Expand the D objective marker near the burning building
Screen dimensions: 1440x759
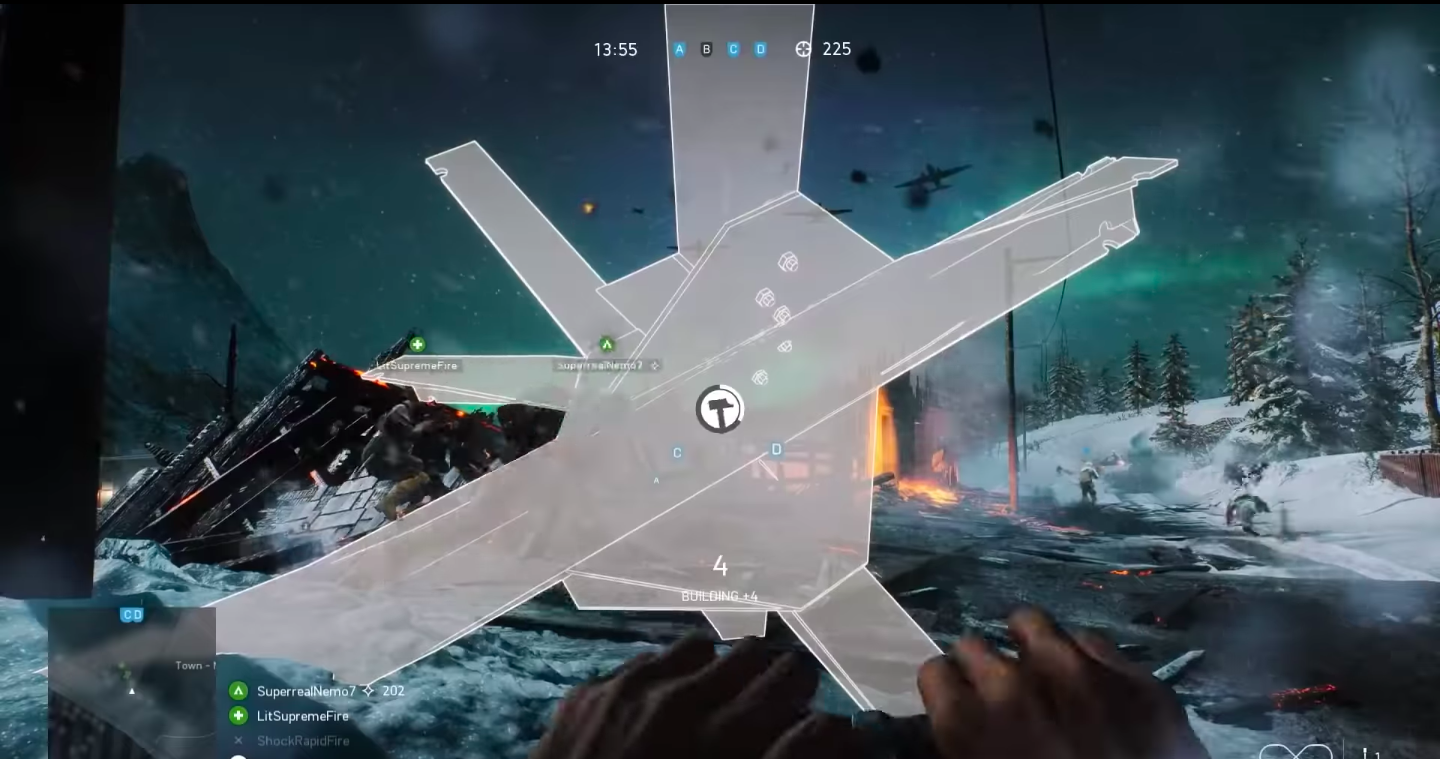776,449
